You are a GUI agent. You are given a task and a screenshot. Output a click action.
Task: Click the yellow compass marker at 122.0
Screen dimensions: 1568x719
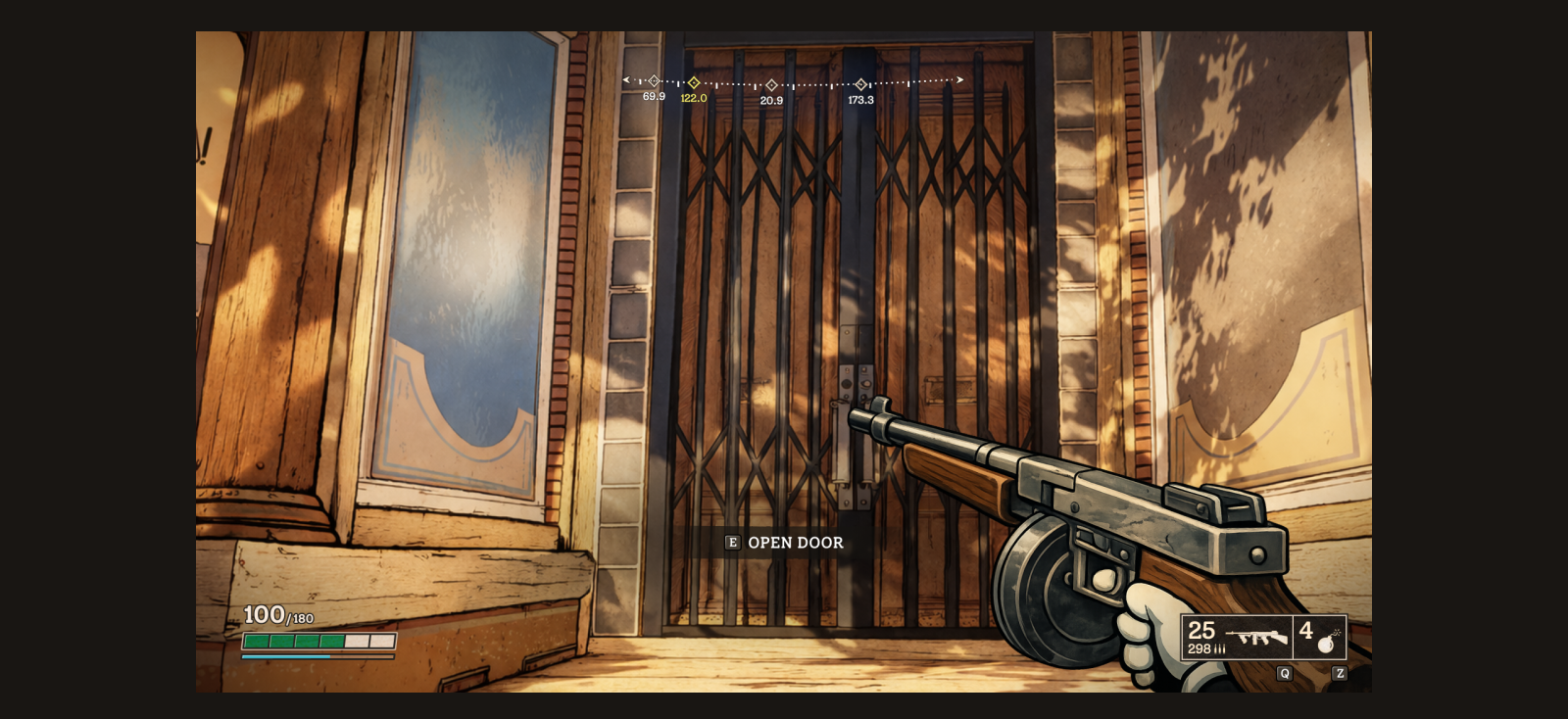point(694,83)
